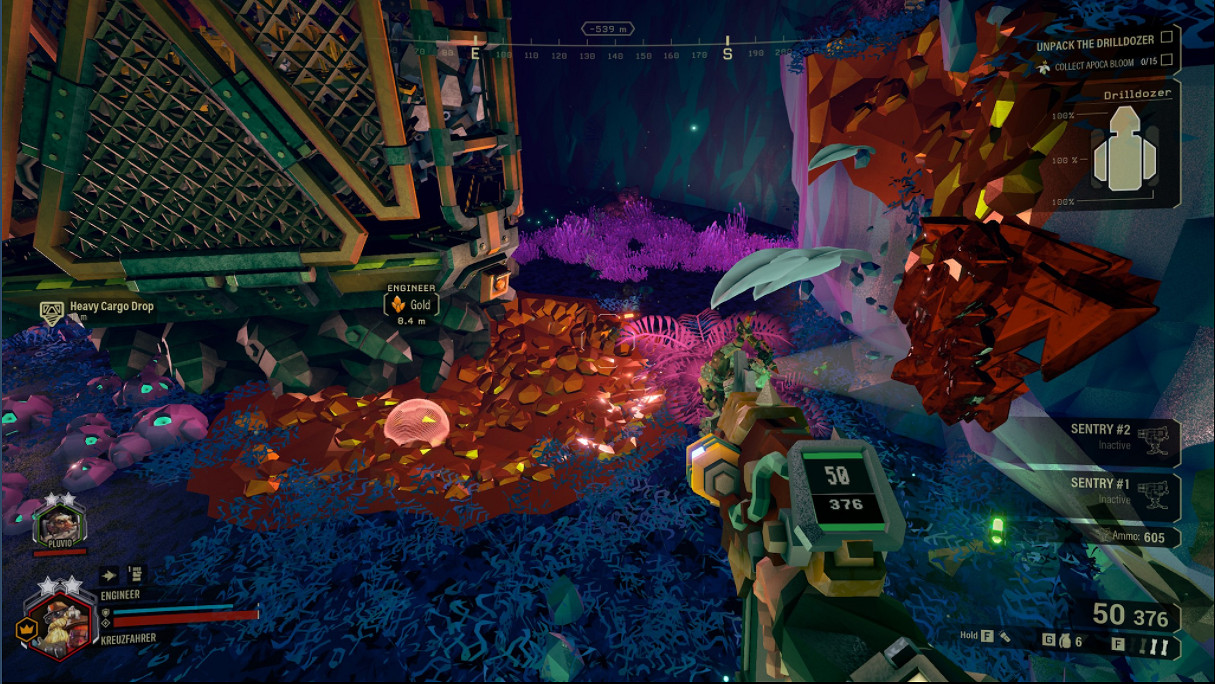Click teammate Fluvio's portrait

(58, 524)
